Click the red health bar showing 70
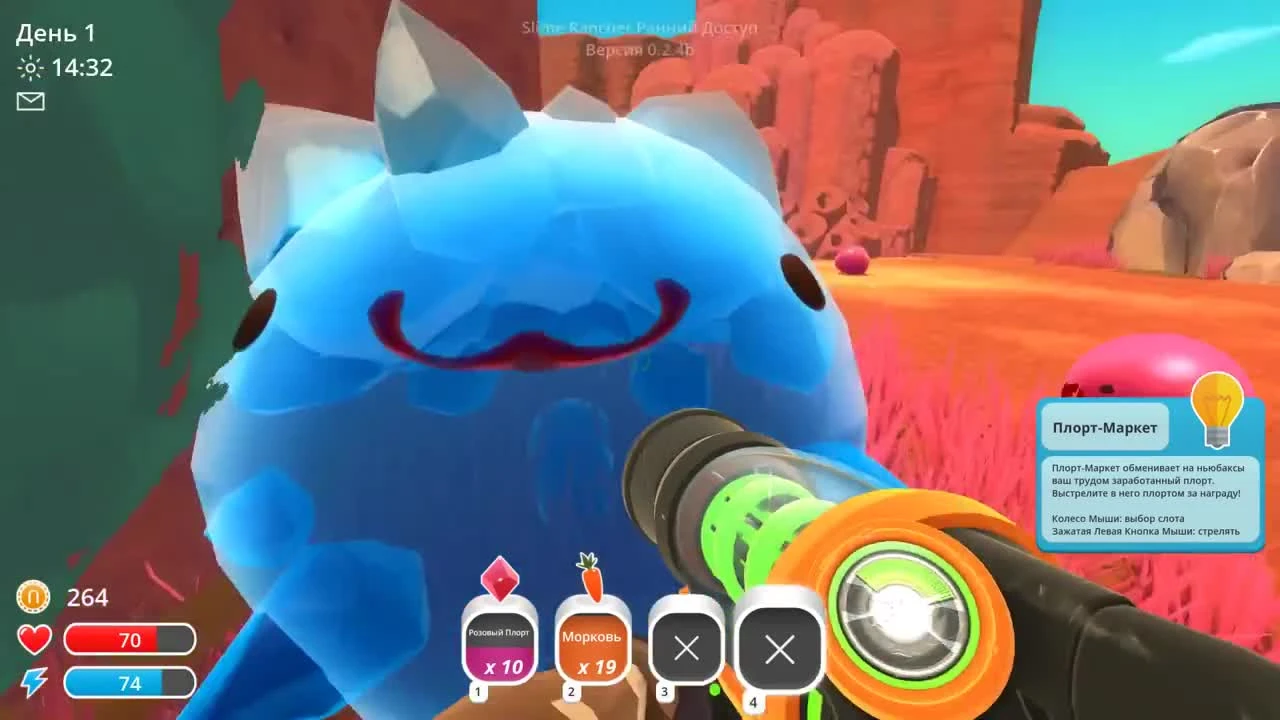Image resolution: width=1280 pixels, height=720 pixels. [130, 640]
